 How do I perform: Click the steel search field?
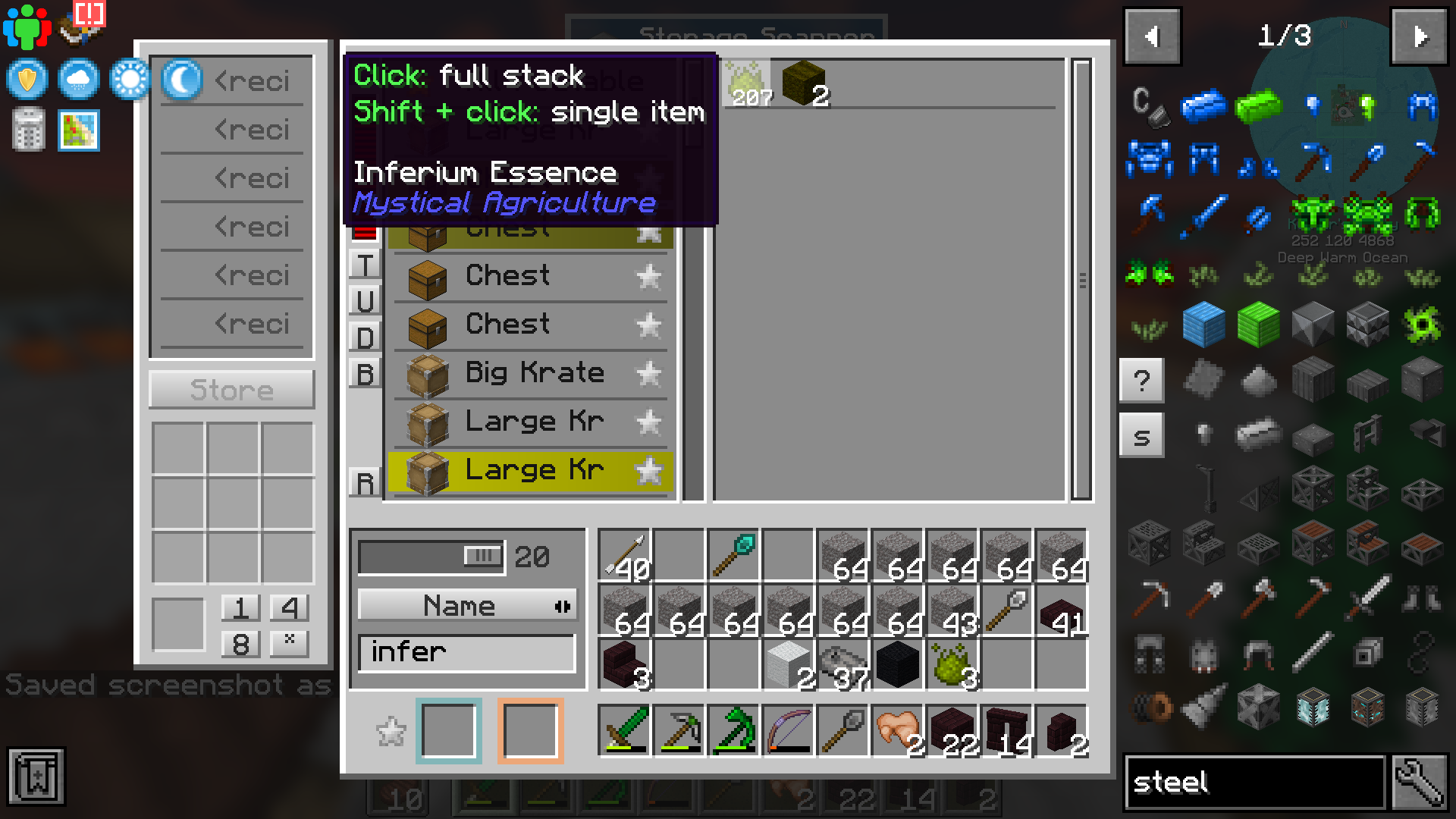[x=1251, y=782]
